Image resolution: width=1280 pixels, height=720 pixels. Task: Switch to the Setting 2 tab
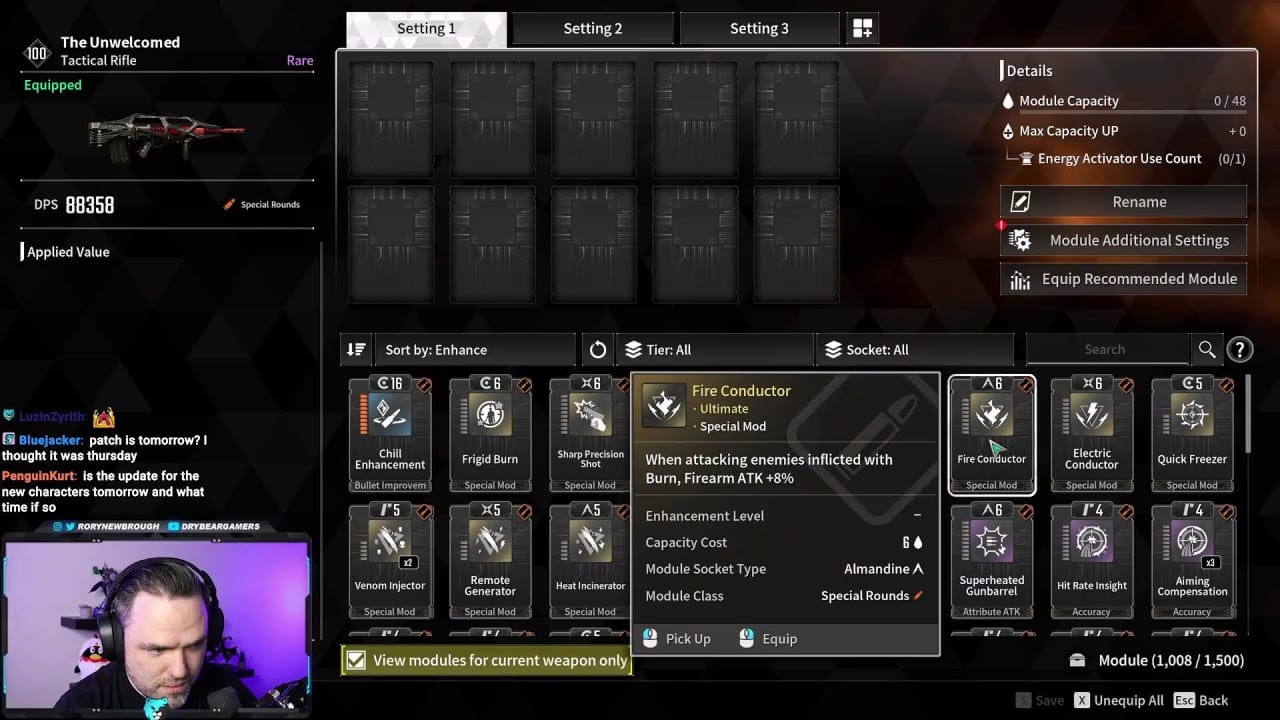[x=592, y=27]
